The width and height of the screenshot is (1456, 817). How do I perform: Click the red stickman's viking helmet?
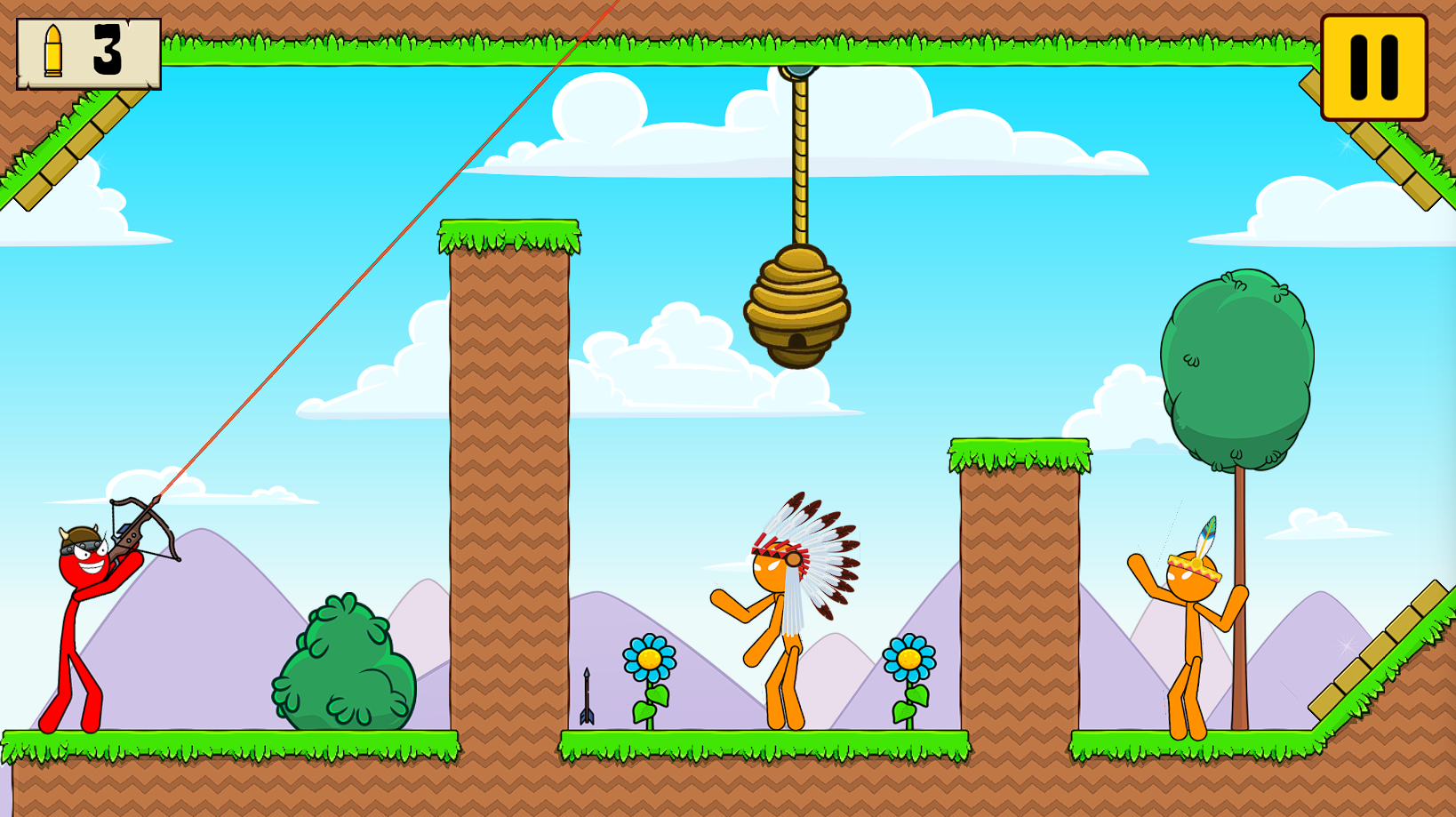pos(78,533)
